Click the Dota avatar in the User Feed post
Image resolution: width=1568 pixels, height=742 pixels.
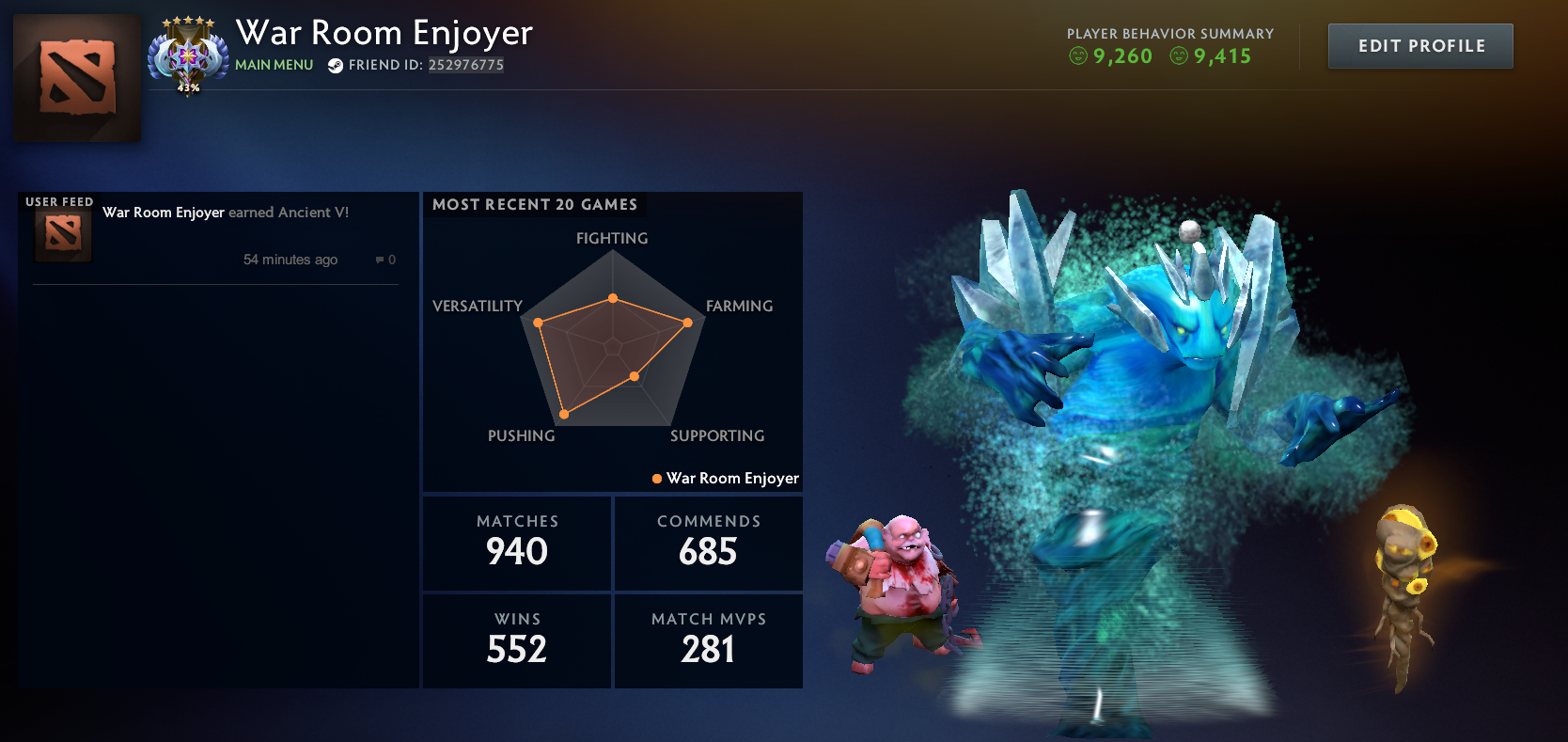pyautogui.click(x=62, y=234)
